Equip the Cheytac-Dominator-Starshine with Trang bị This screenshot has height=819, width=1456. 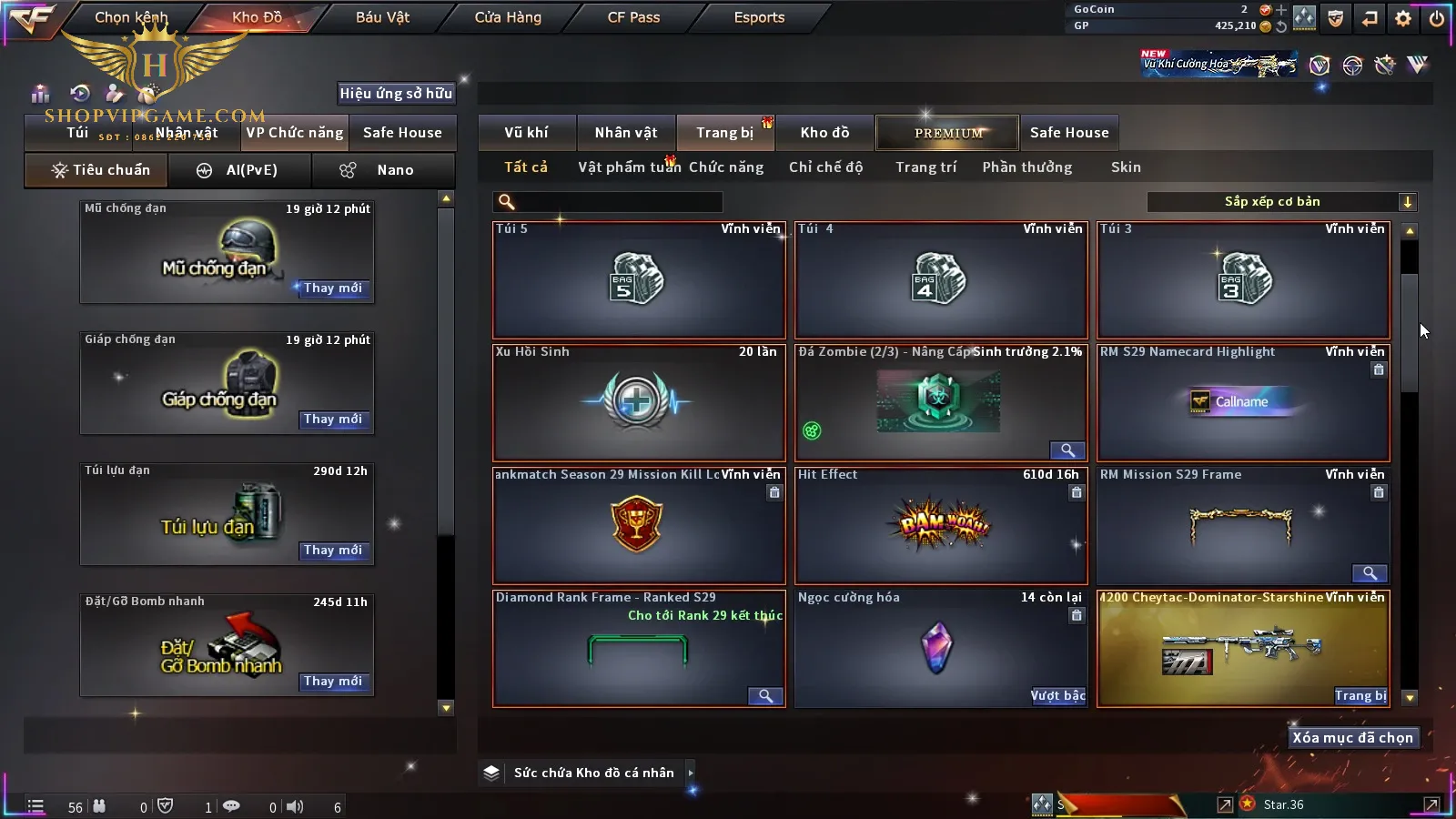tap(1360, 696)
